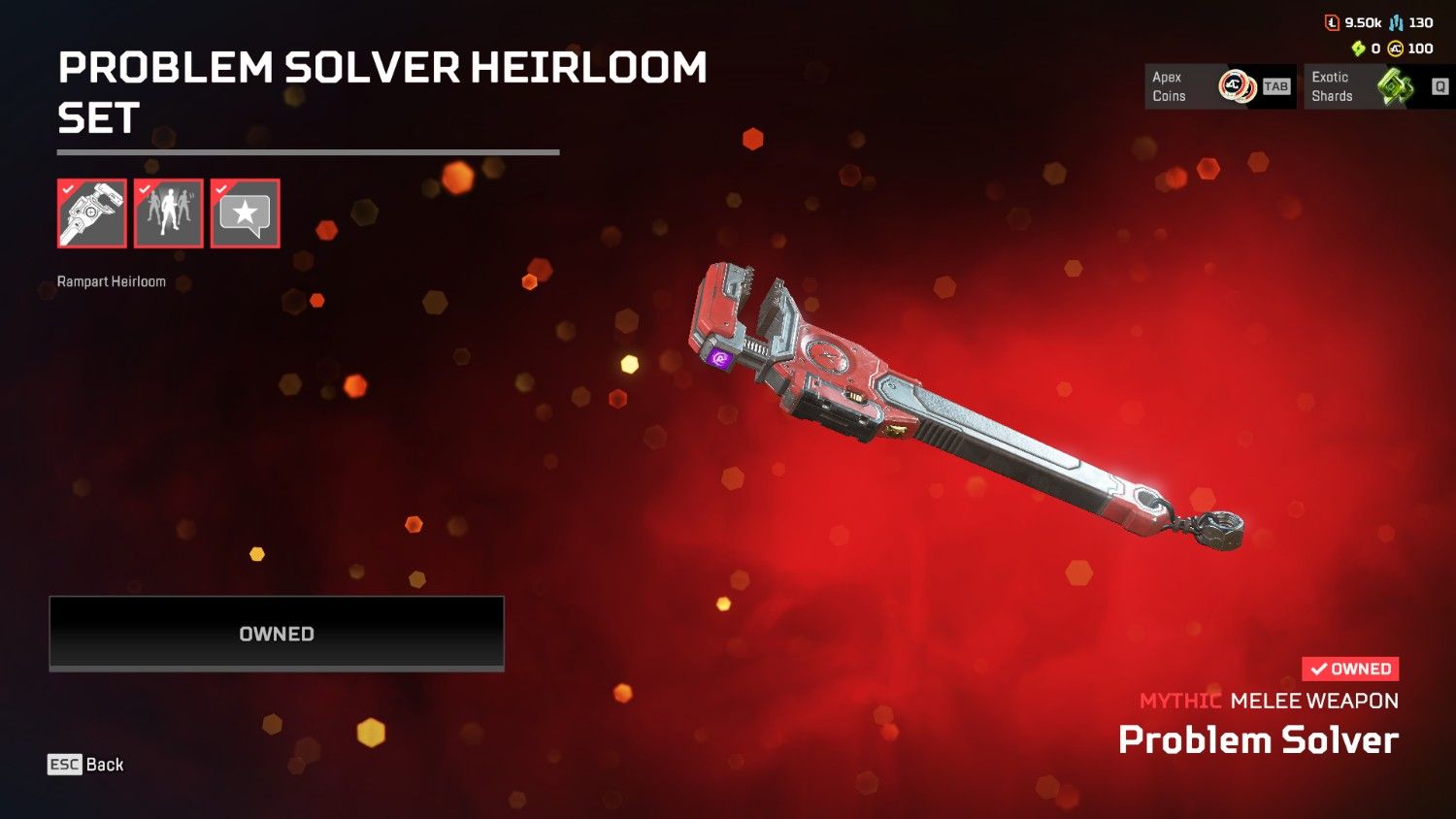Click the Crafting Metals icon showing 130
The height and width of the screenshot is (819, 1456).
(1396, 21)
